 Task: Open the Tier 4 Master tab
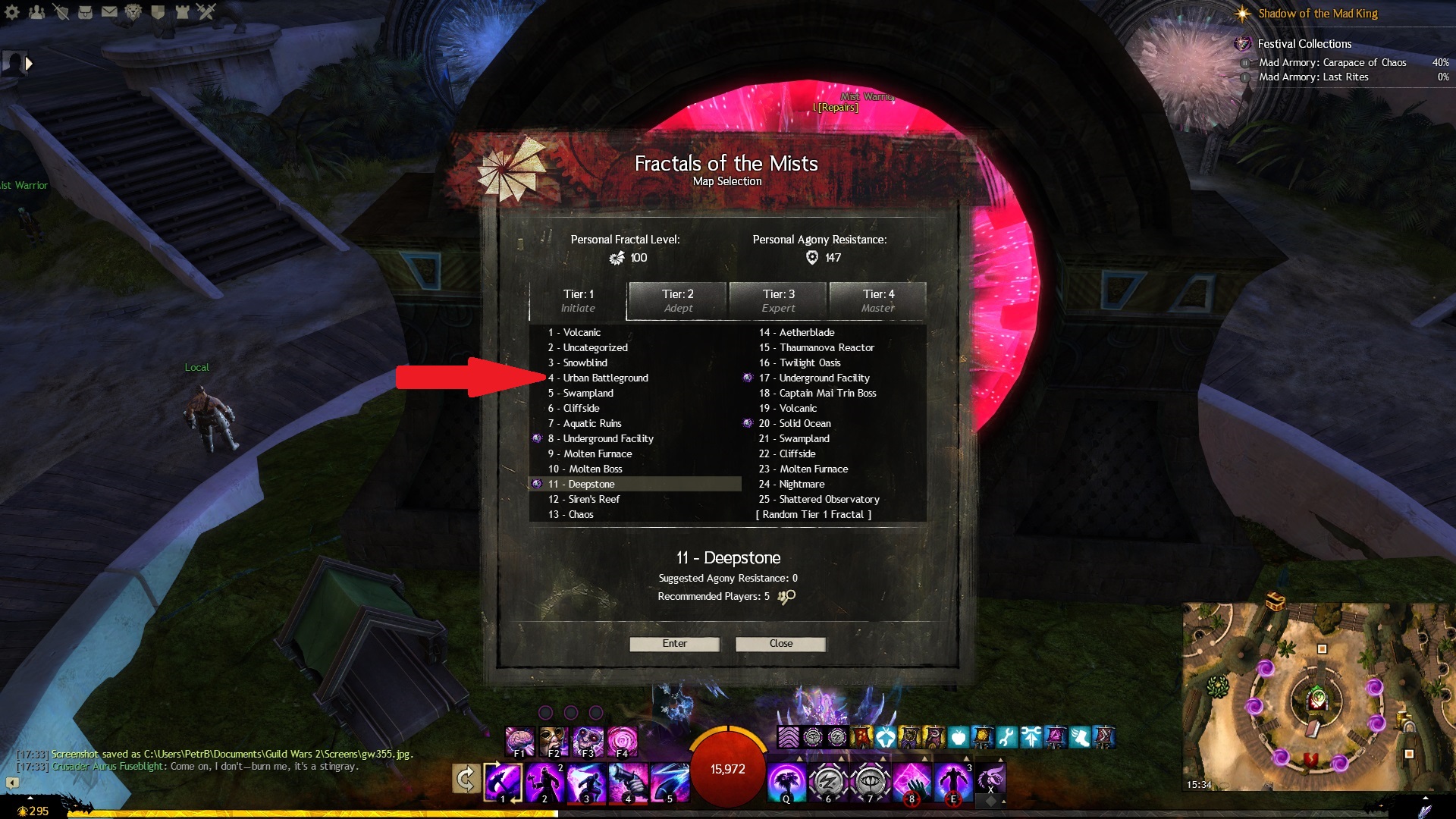(878, 301)
